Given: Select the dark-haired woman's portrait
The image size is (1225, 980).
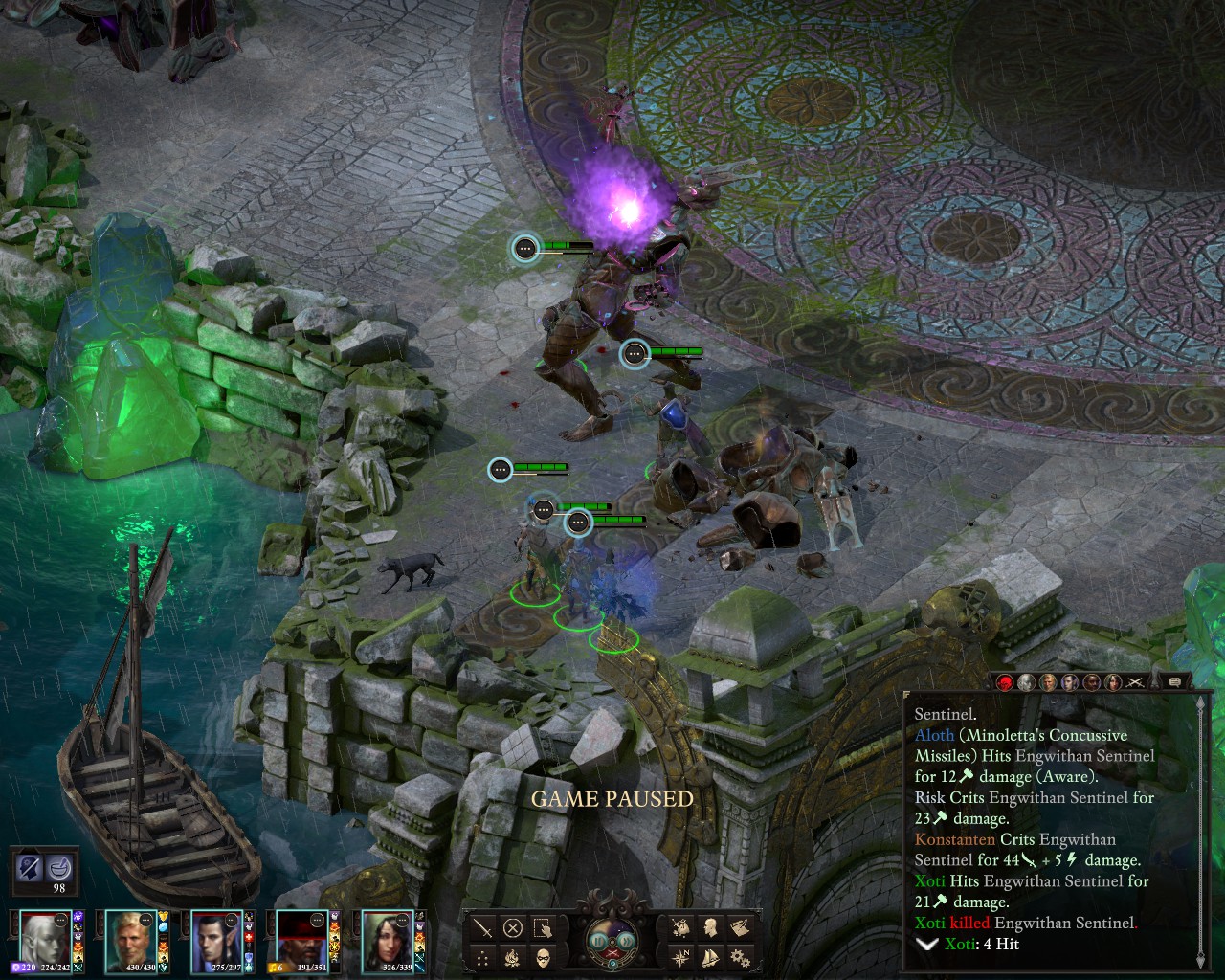Looking at the screenshot, I should tap(388, 940).
